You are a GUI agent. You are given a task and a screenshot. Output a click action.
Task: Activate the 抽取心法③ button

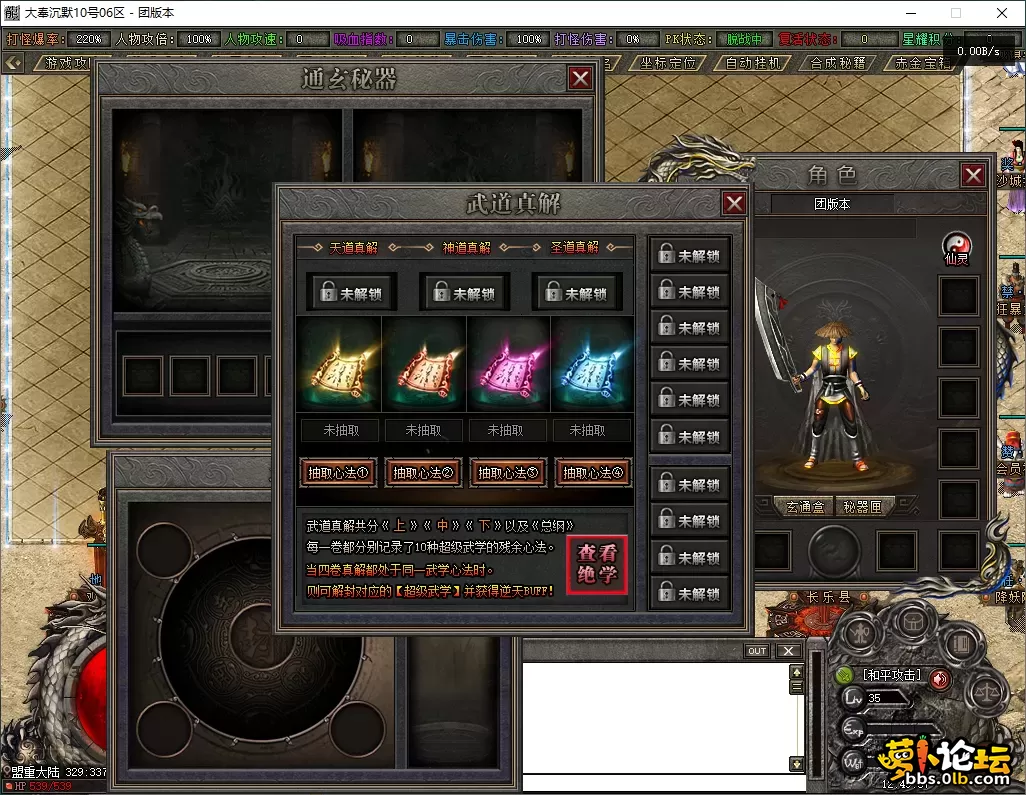(x=507, y=473)
